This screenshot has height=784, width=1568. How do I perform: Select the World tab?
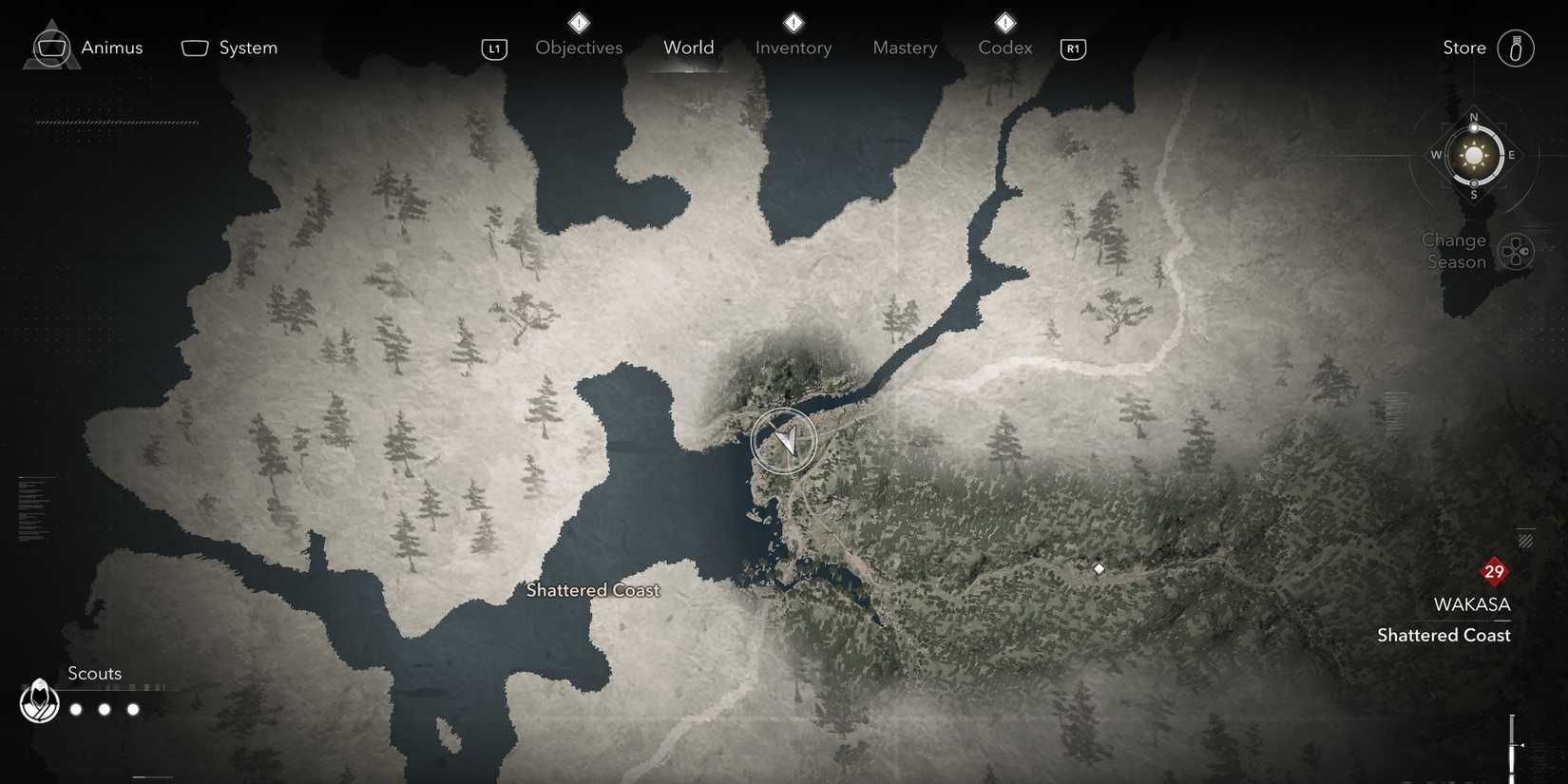click(688, 47)
